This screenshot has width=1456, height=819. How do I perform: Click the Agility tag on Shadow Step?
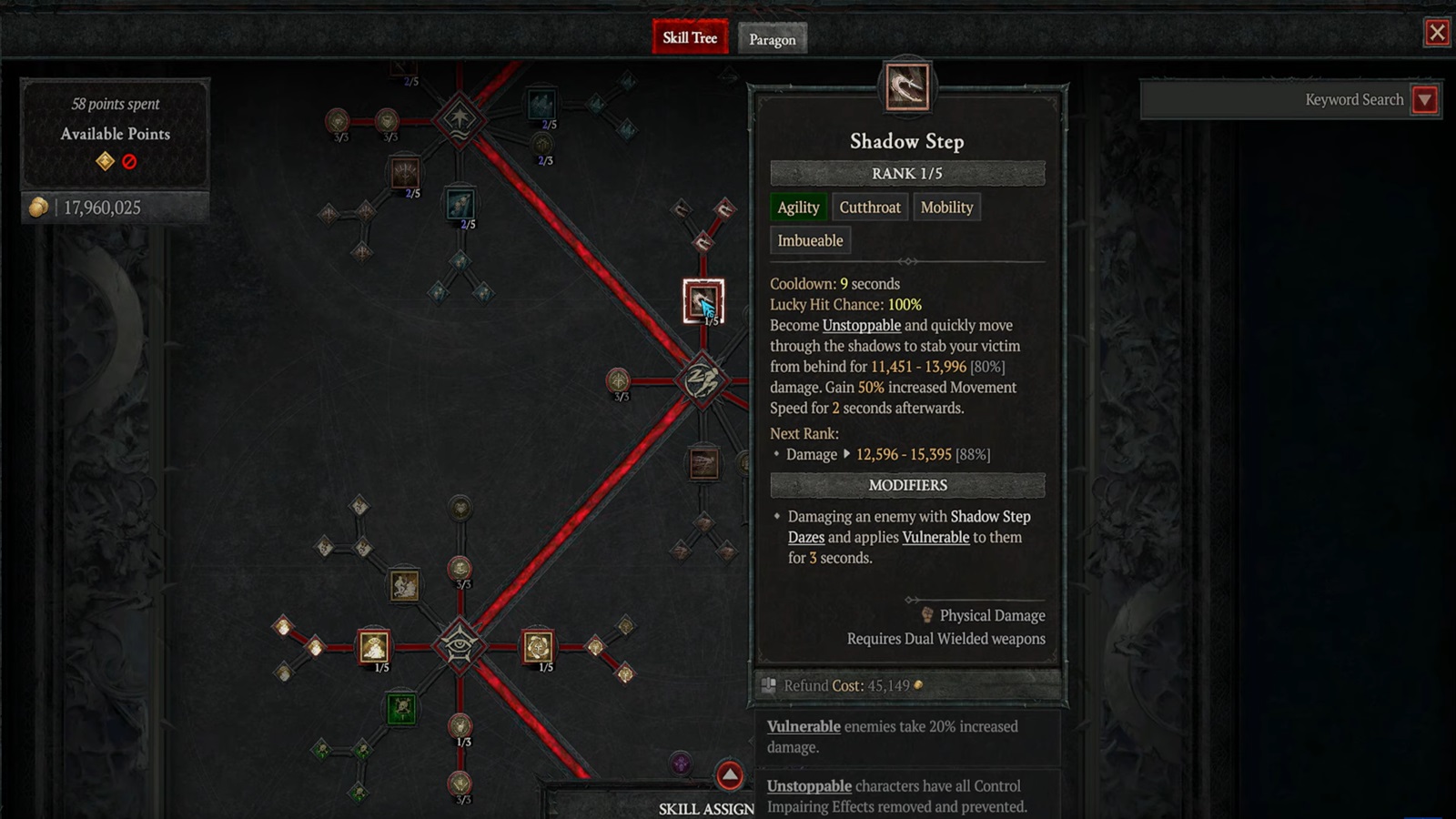point(798,207)
